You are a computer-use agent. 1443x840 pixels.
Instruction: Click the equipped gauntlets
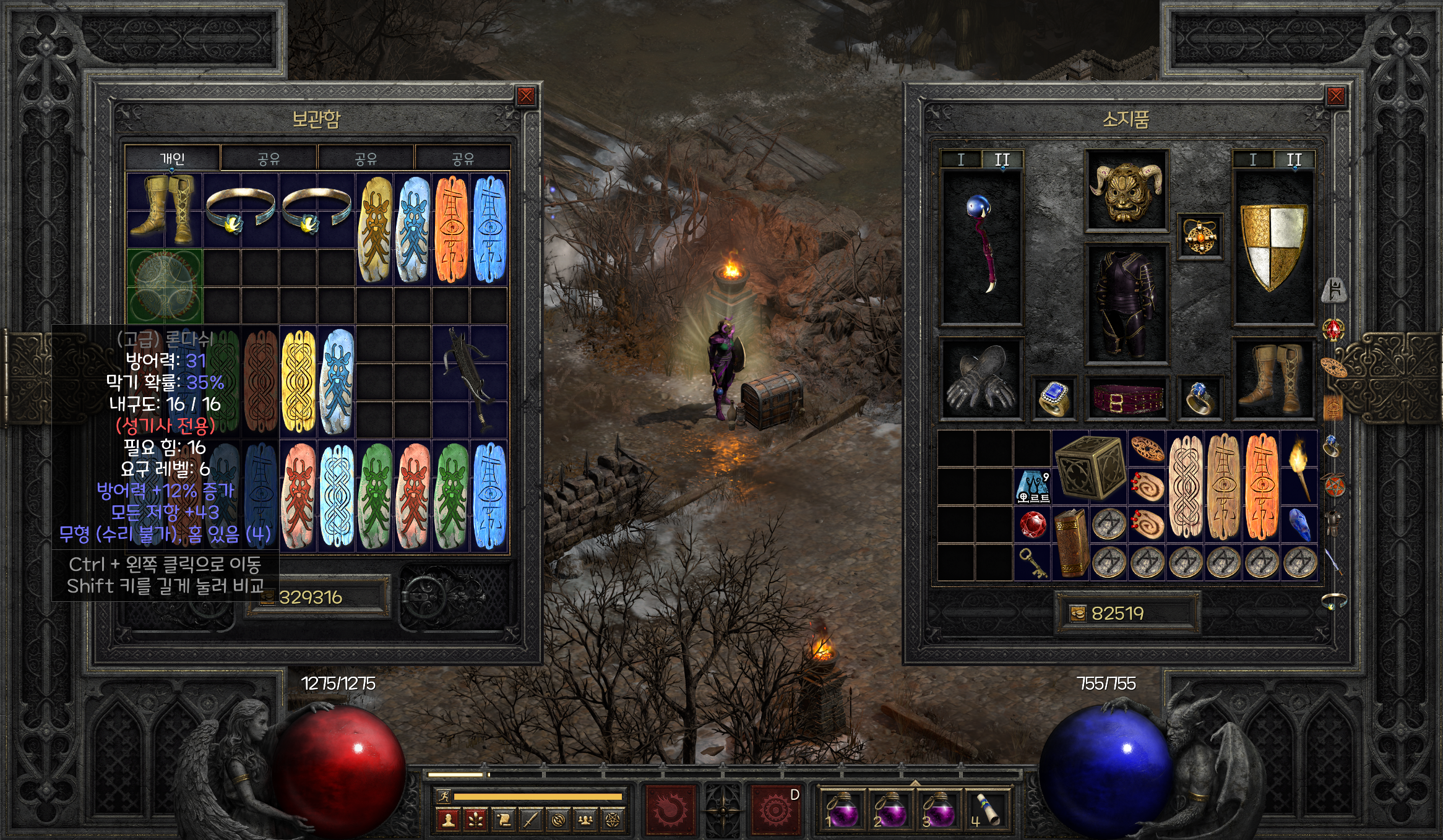pos(981,379)
